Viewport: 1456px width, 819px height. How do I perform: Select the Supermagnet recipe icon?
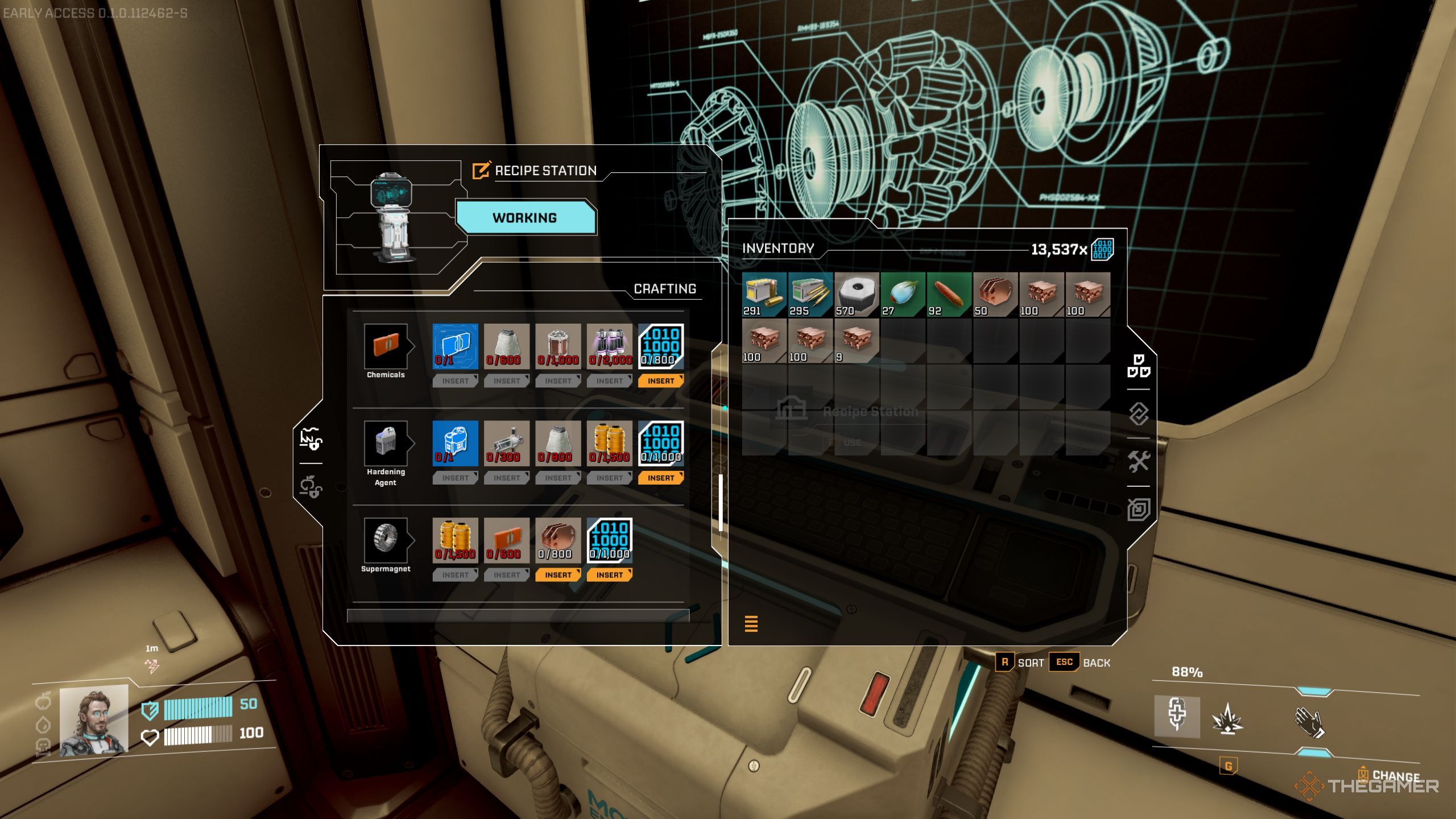click(386, 540)
